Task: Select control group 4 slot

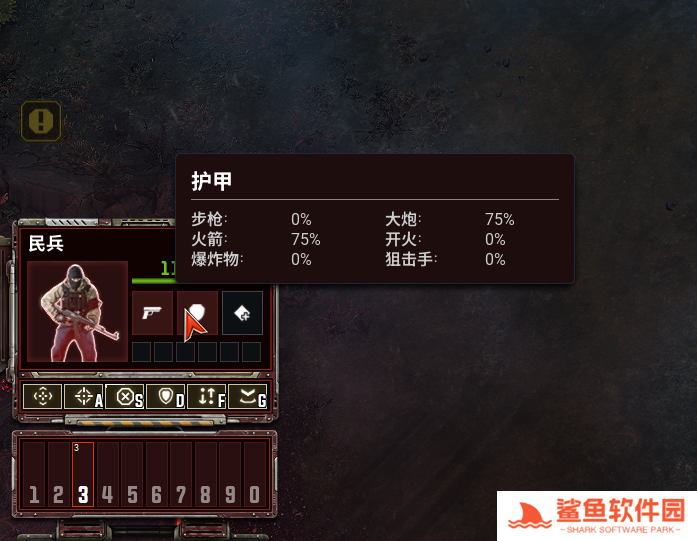Action: [x=108, y=475]
